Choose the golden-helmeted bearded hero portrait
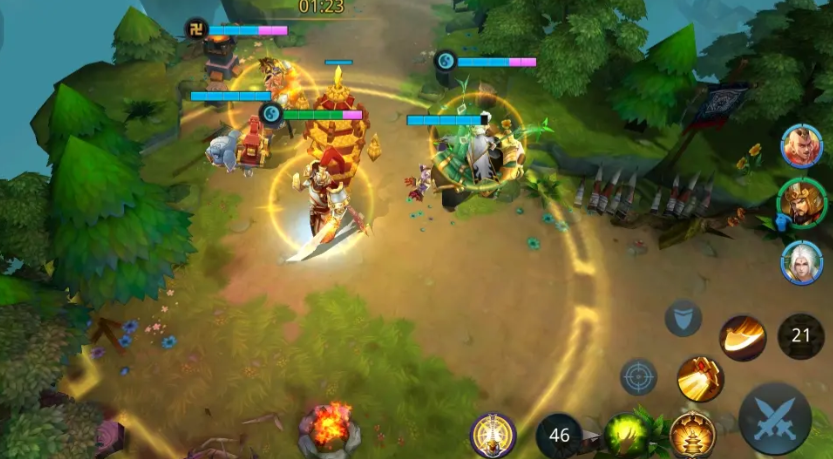Viewport: 833px width, 459px height. [x=801, y=202]
